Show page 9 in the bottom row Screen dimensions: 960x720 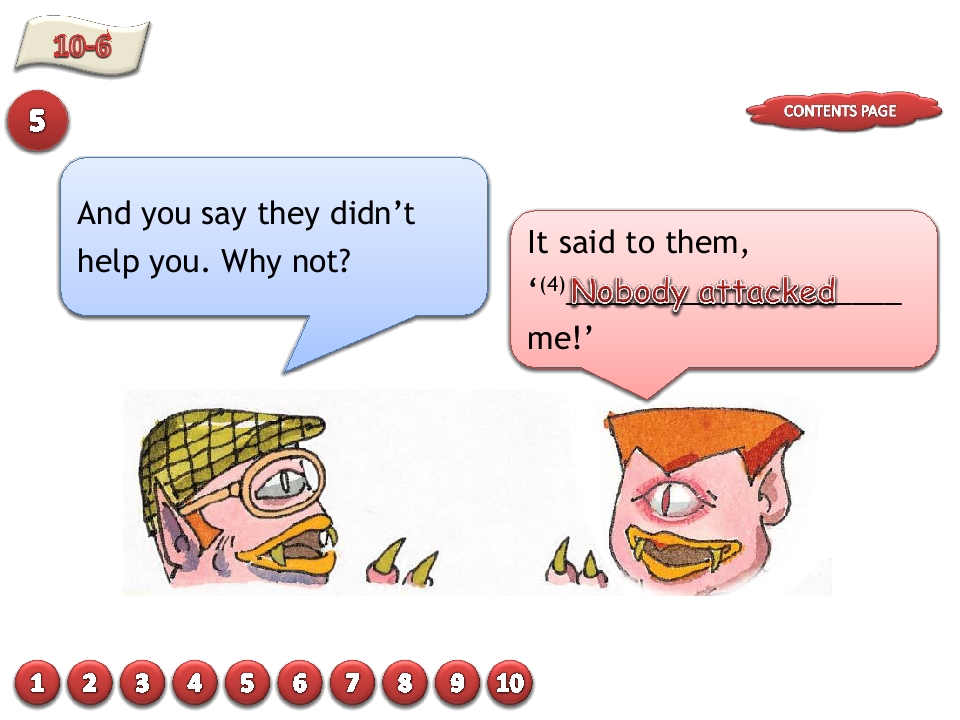pyautogui.click(x=457, y=684)
